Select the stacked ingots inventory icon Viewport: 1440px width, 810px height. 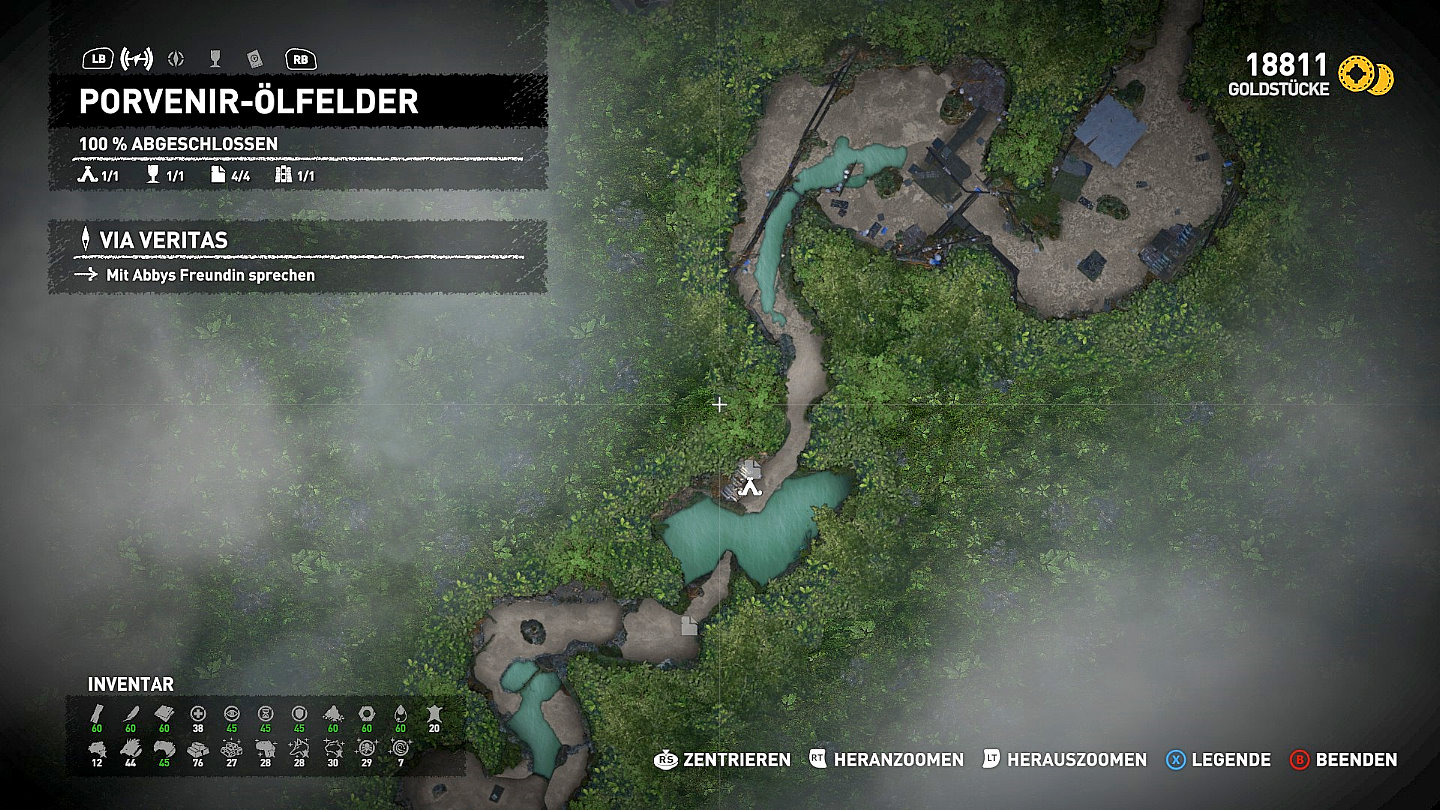pyautogui.click(x=198, y=747)
